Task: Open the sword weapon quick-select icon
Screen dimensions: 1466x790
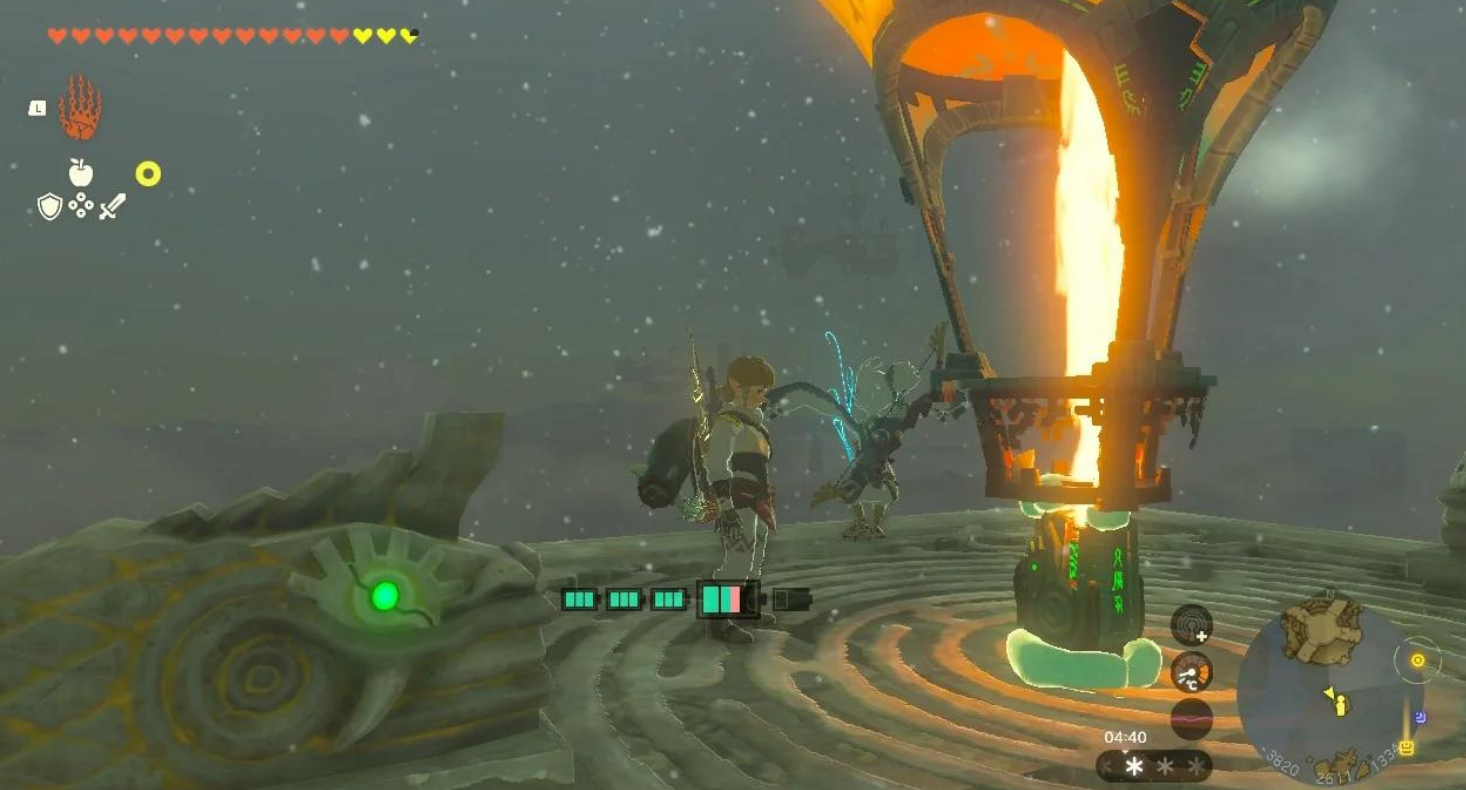Action: pyautogui.click(x=113, y=207)
